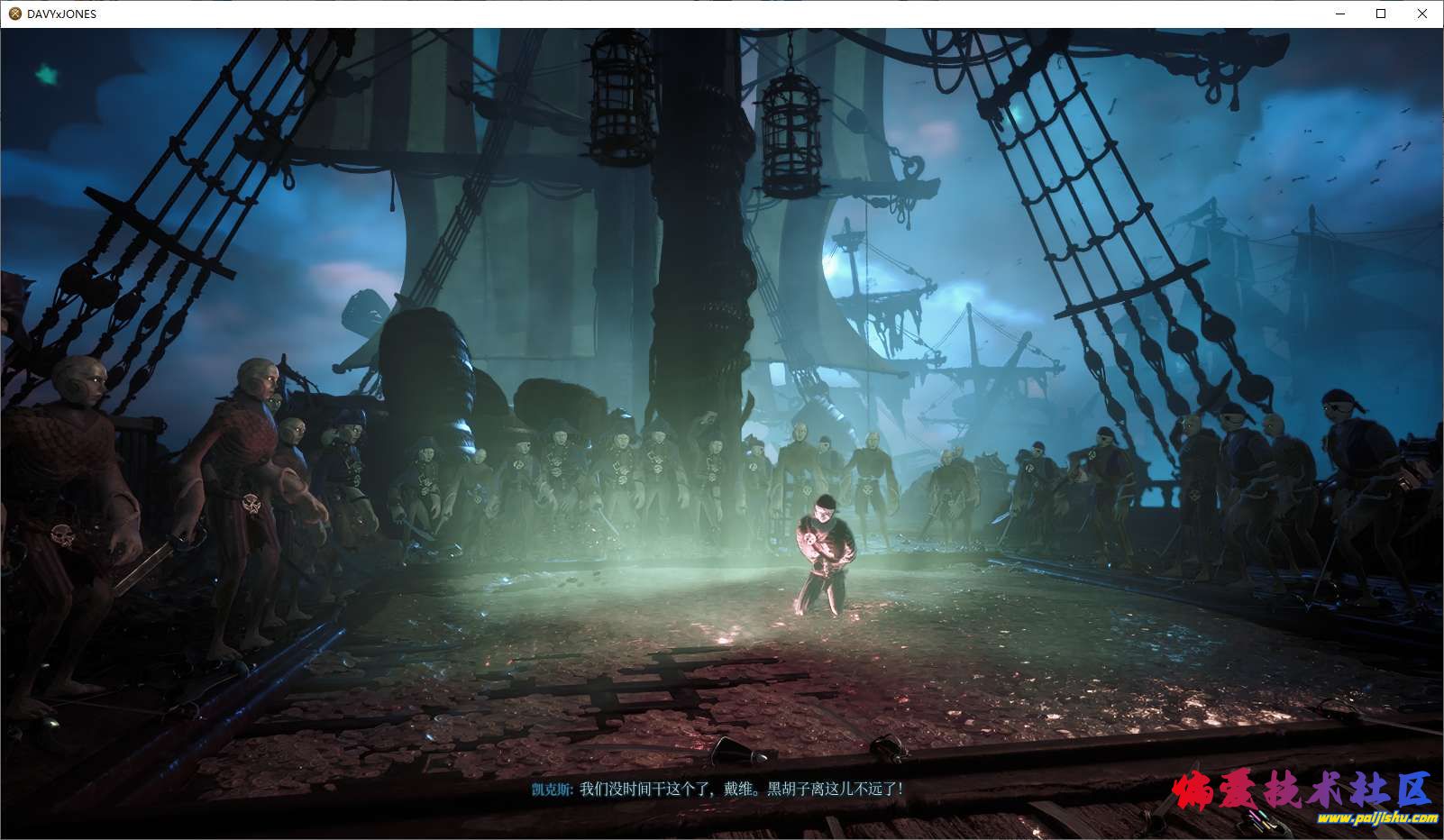Screen dimensions: 1444x840
Task: Close the DAVYxJONES game window
Action: (x=1422, y=14)
